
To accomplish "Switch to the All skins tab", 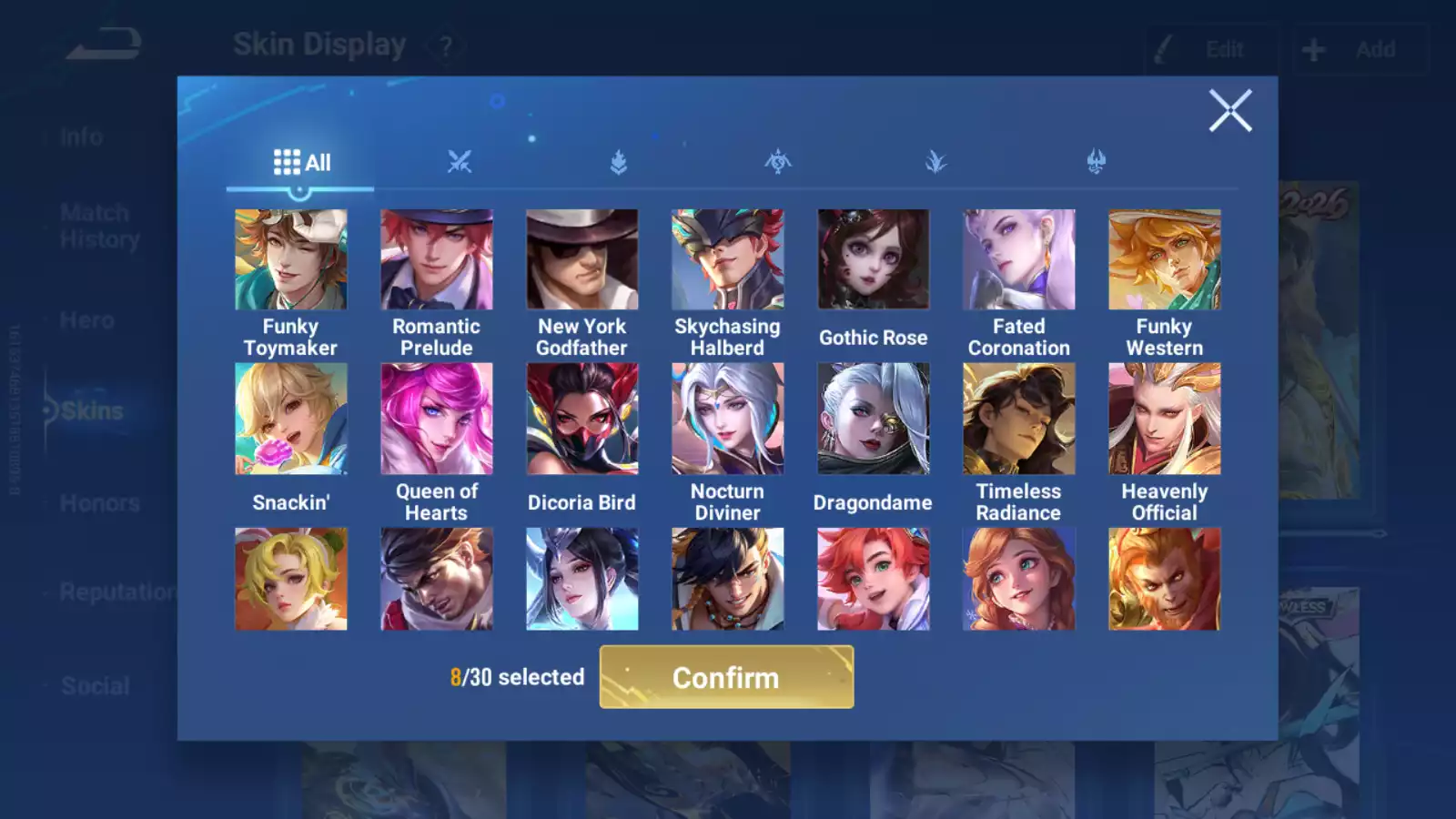I will [x=301, y=163].
